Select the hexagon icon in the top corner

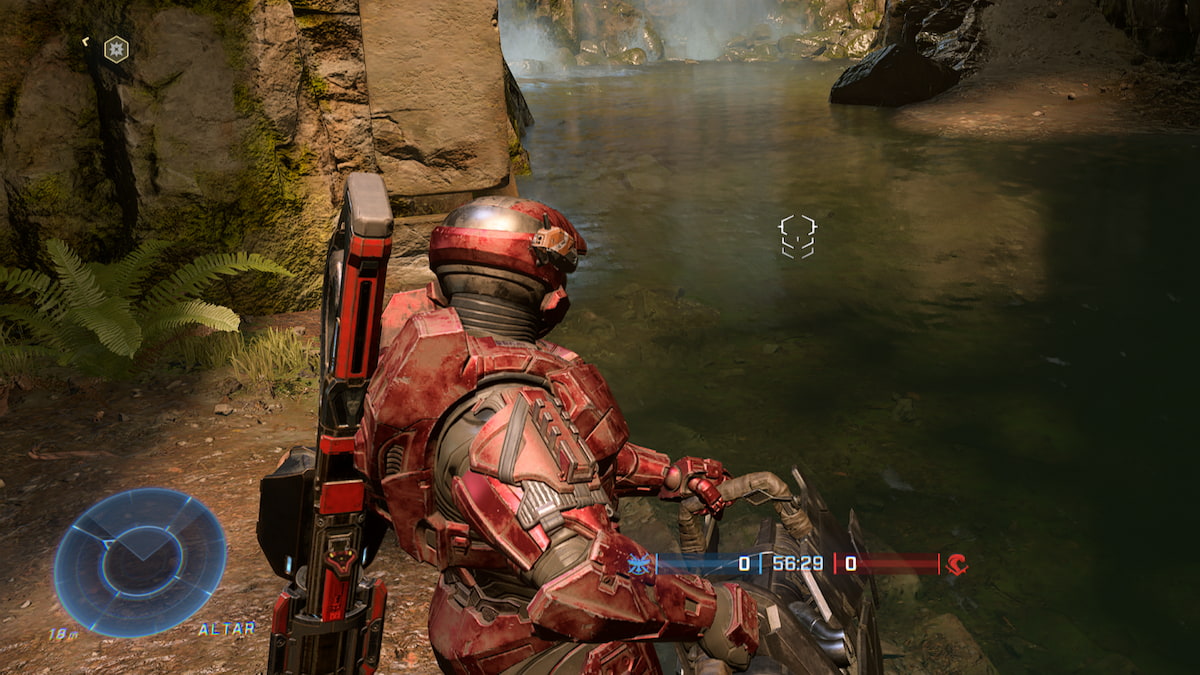pyautogui.click(x=116, y=49)
